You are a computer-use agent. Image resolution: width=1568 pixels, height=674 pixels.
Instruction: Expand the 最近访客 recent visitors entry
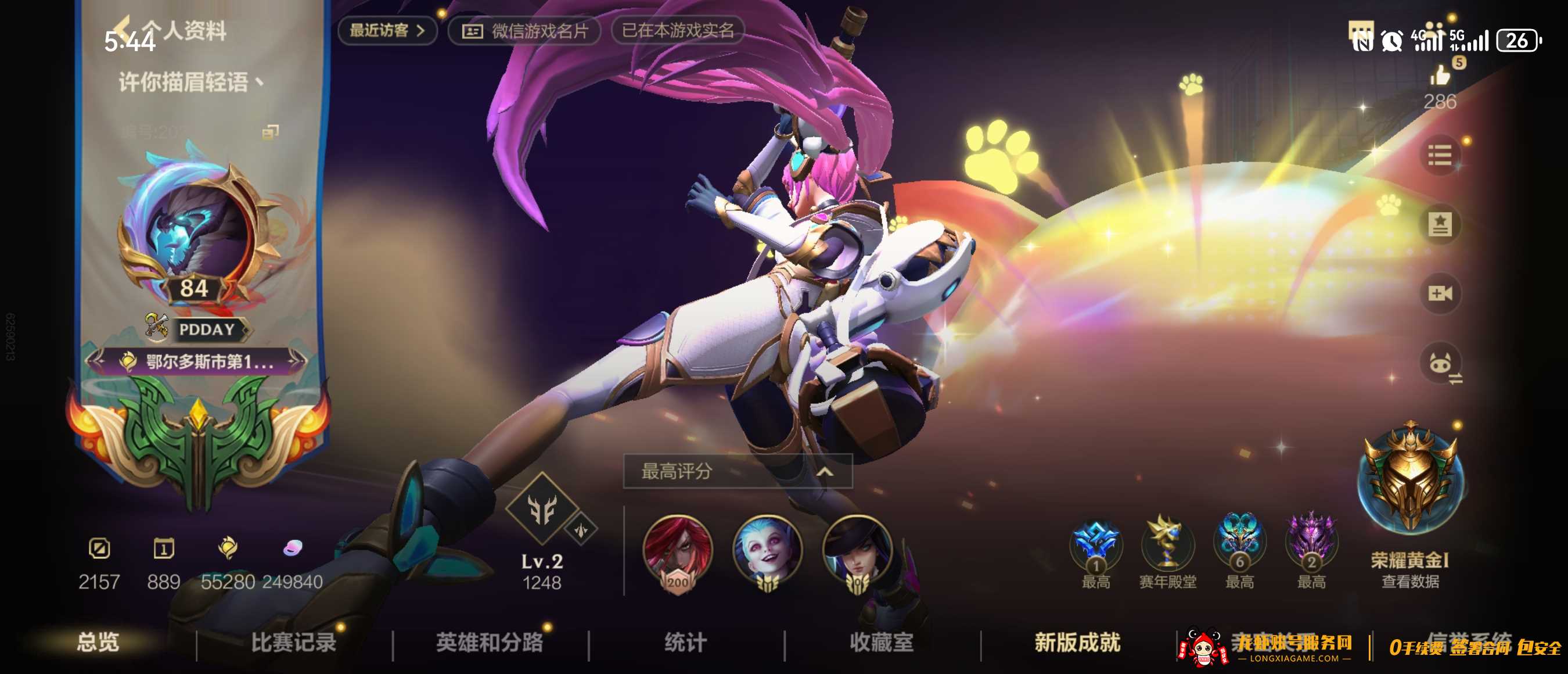pos(388,31)
